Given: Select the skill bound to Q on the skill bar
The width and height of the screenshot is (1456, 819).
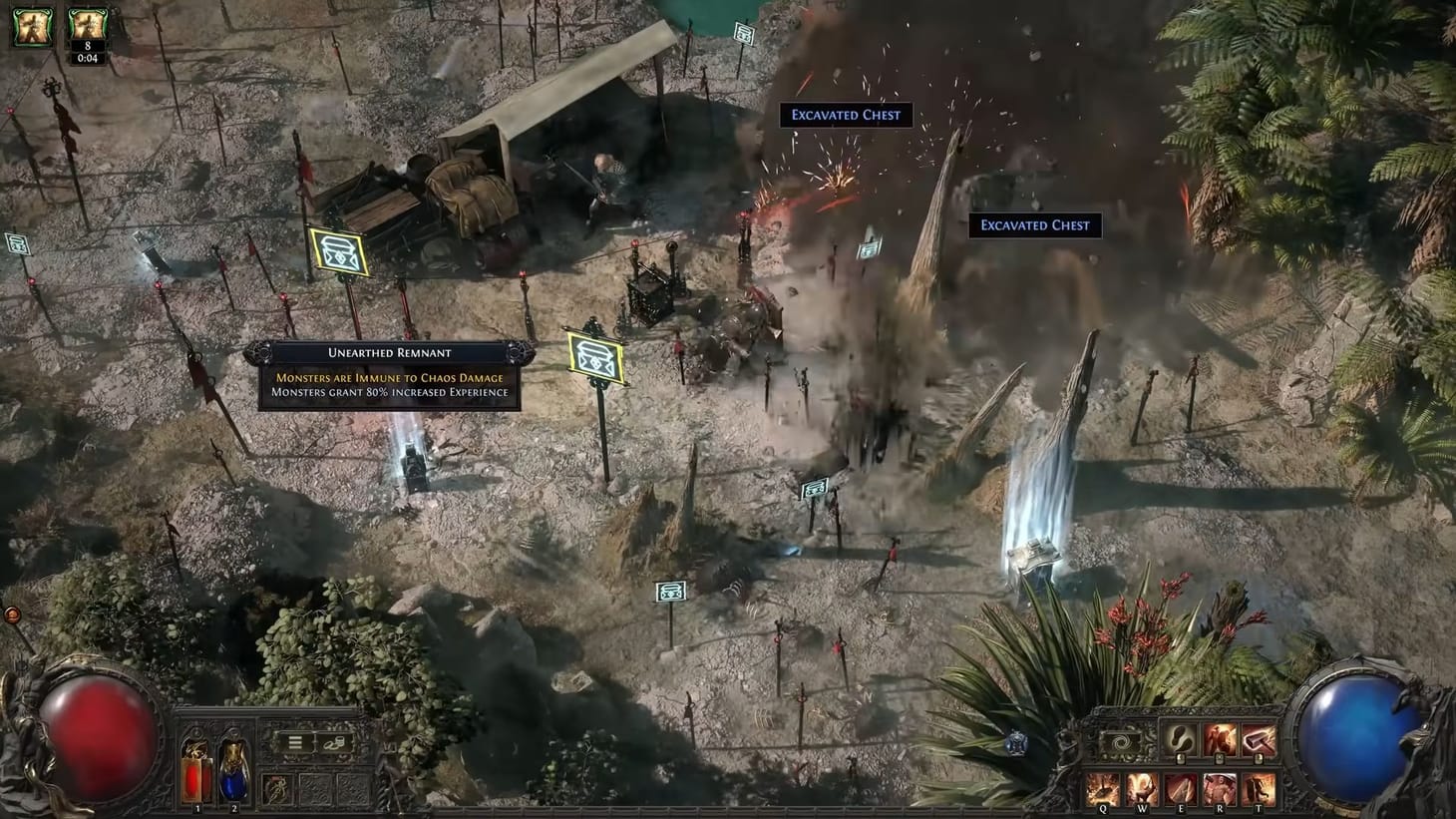Looking at the screenshot, I should point(1103,787).
